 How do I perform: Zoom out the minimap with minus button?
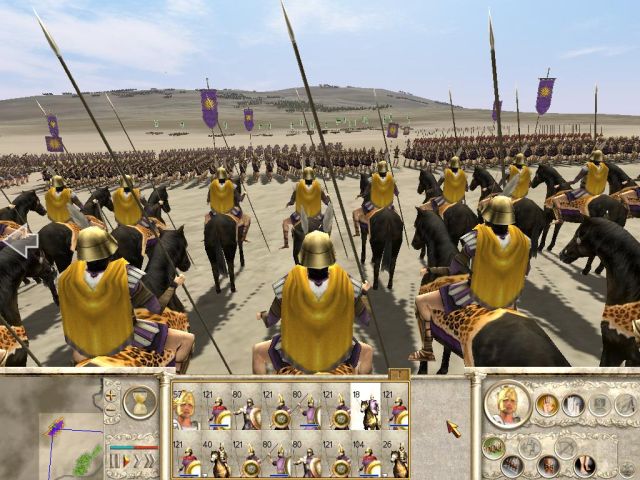pos(110,410)
